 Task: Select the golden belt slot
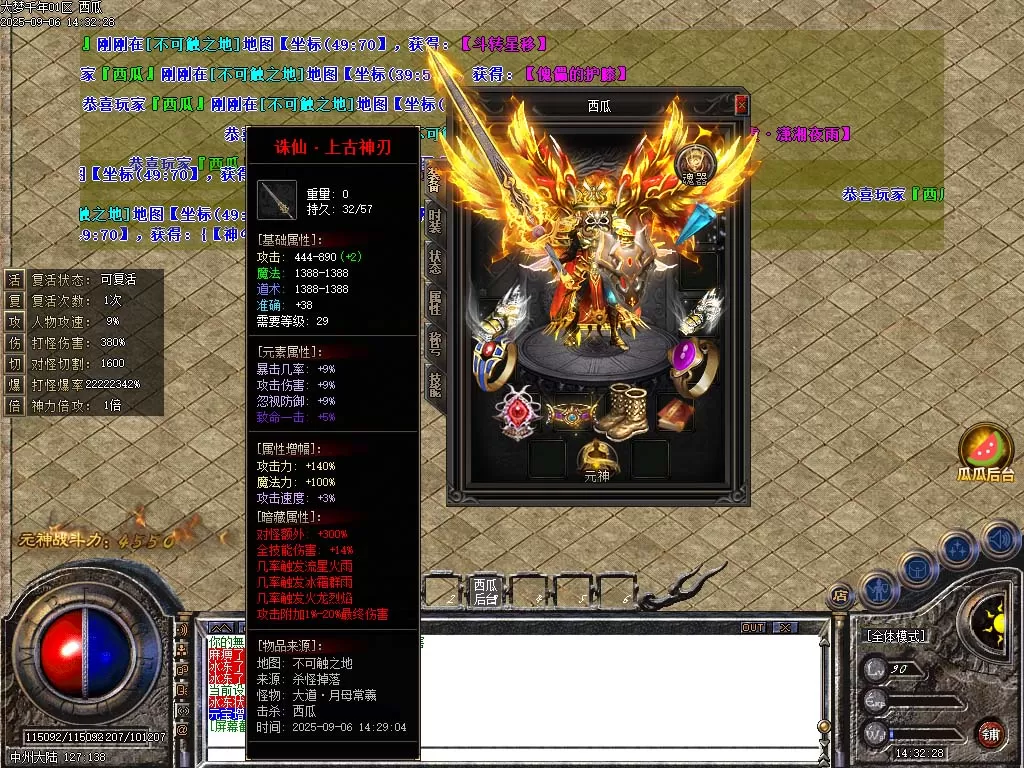(x=570, y=414)
